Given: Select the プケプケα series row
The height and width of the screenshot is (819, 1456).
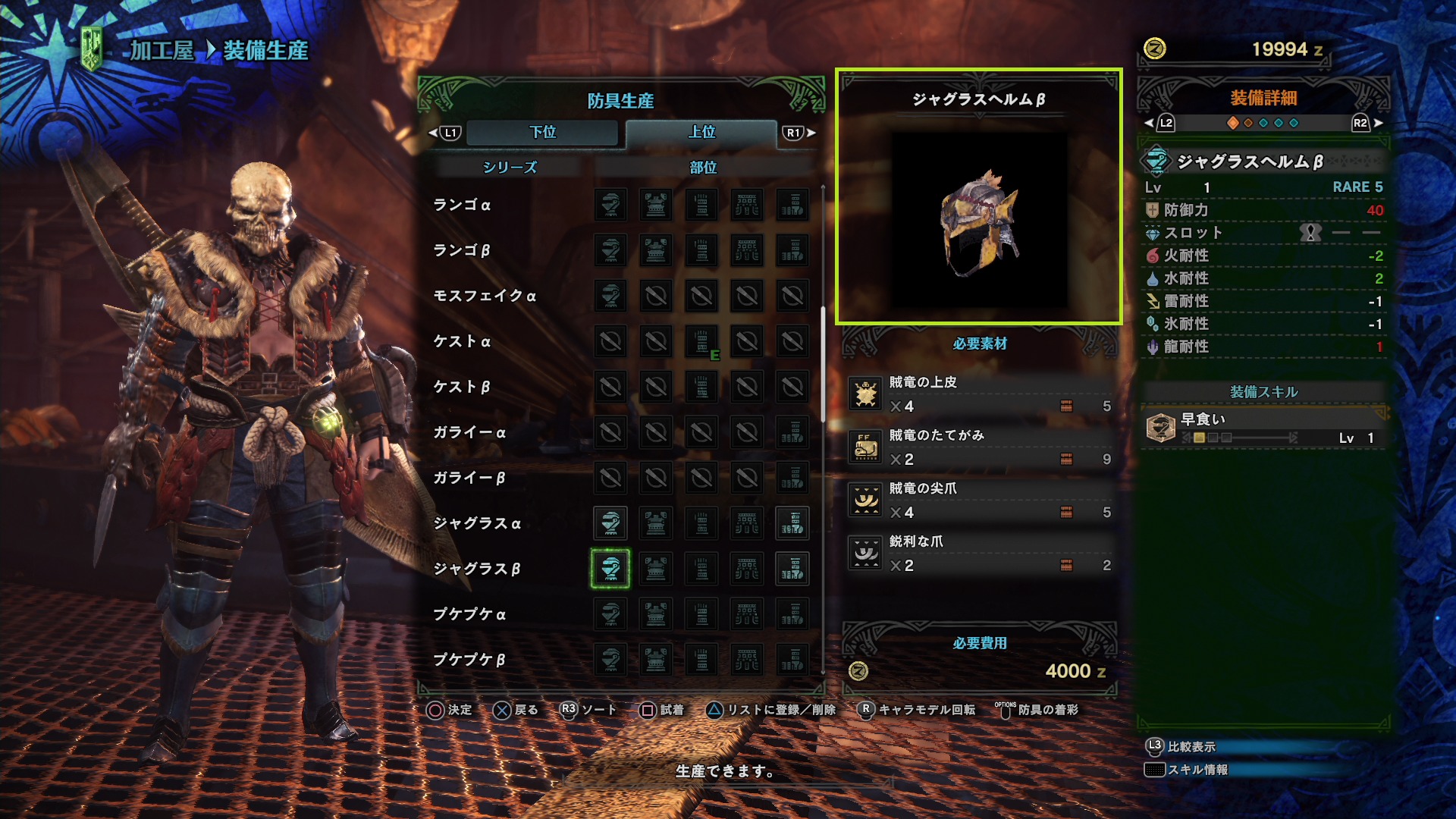Looking at the screenshot, I should tap(469, 614).
